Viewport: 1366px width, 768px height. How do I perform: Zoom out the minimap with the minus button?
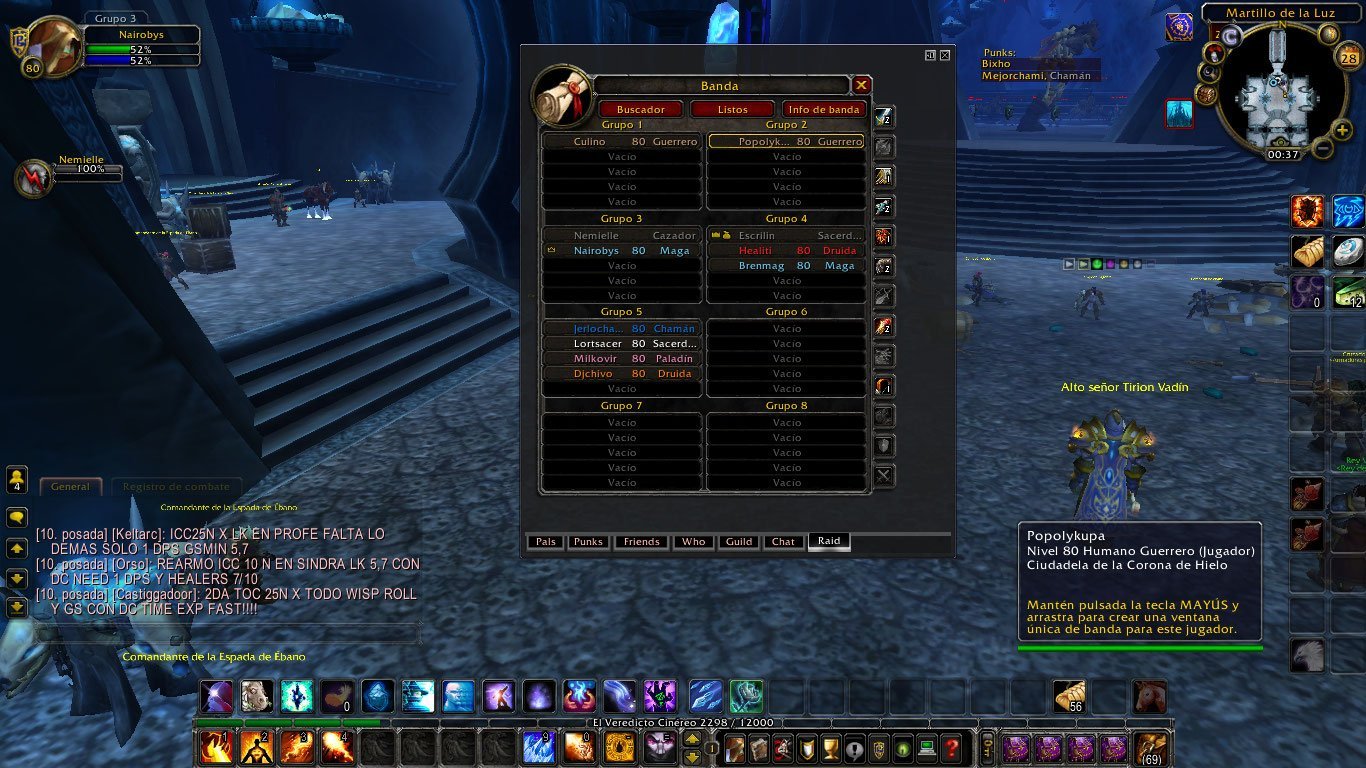1321,149
